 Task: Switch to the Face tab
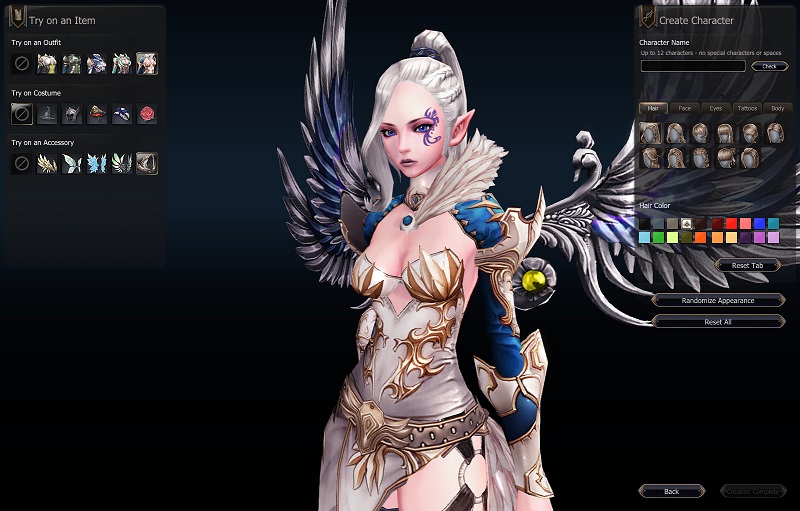pyautogui.click(x=684, y=108)
